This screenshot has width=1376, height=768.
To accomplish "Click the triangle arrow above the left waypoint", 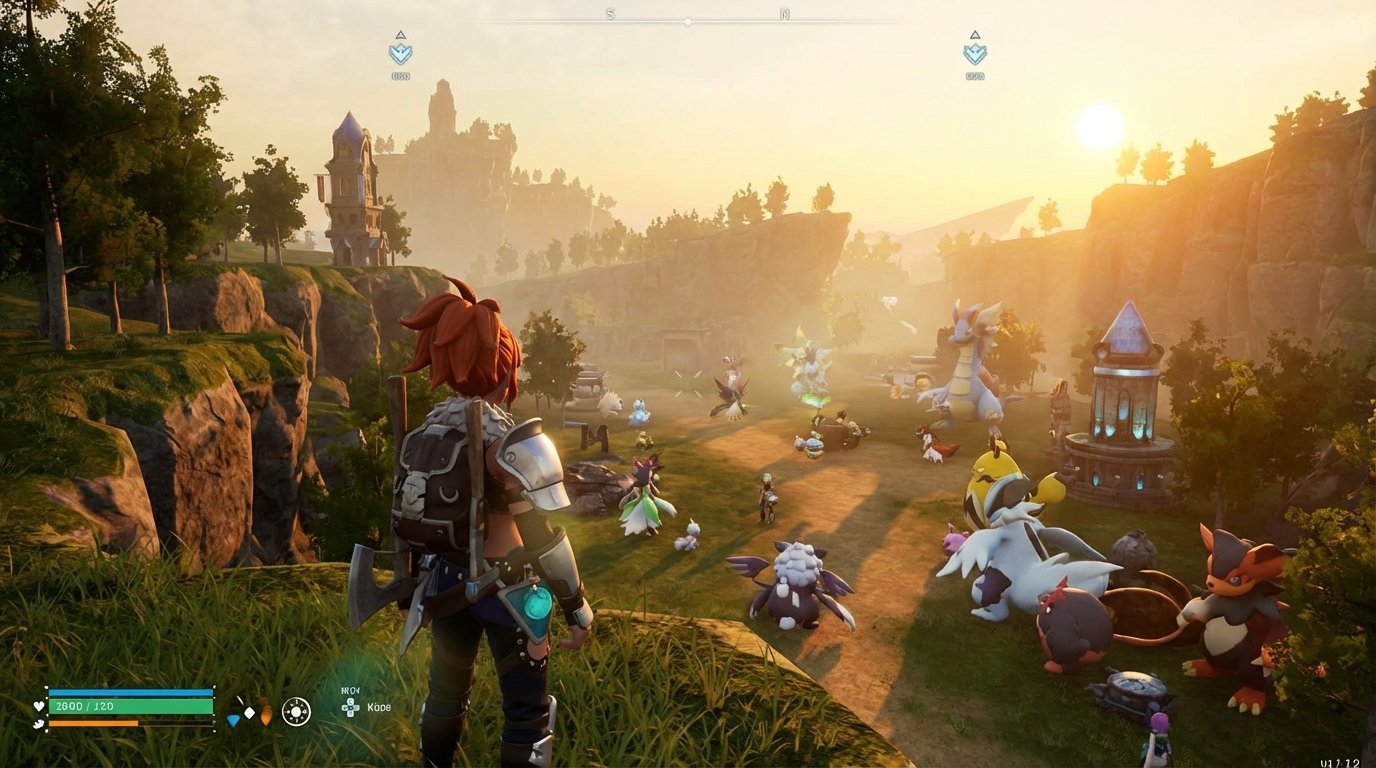I will 399,33.
